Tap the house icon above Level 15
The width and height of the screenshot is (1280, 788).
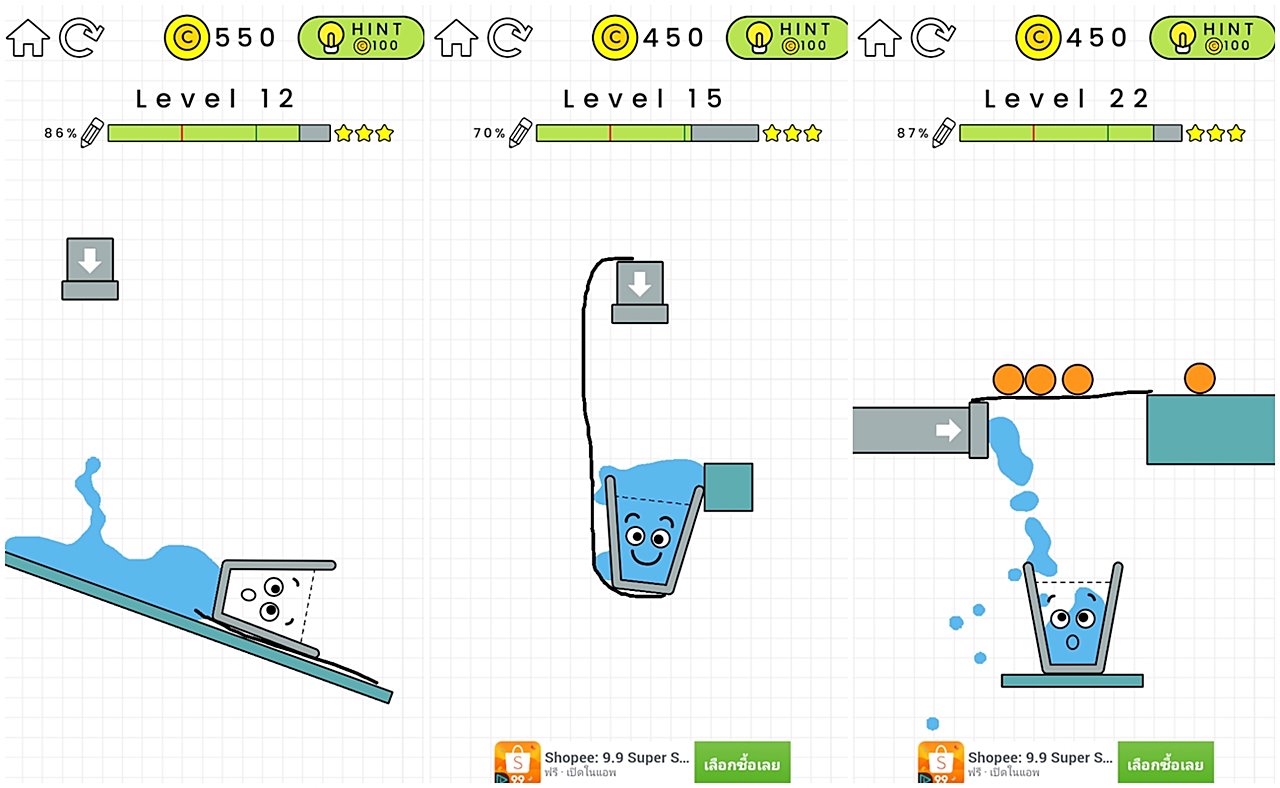456,38
